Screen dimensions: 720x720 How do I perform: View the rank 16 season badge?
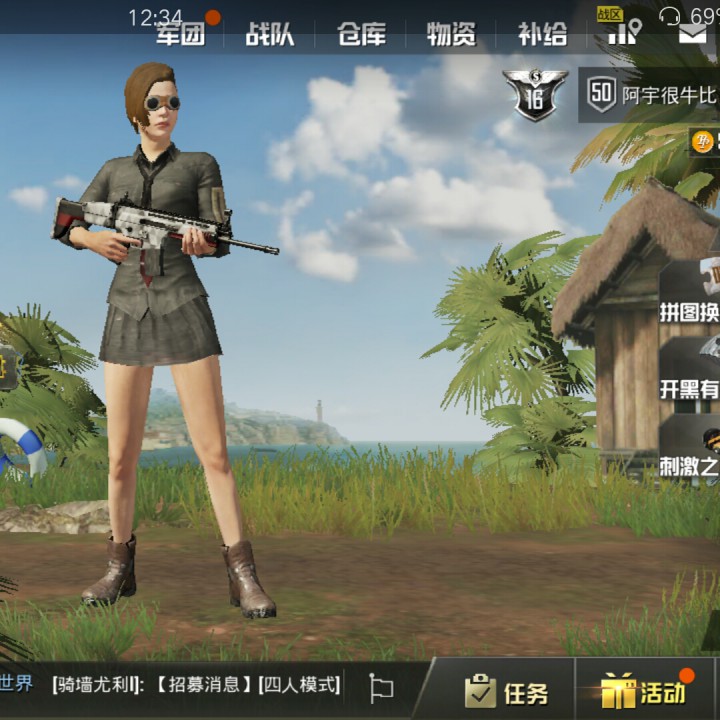(x=535, y=95)
